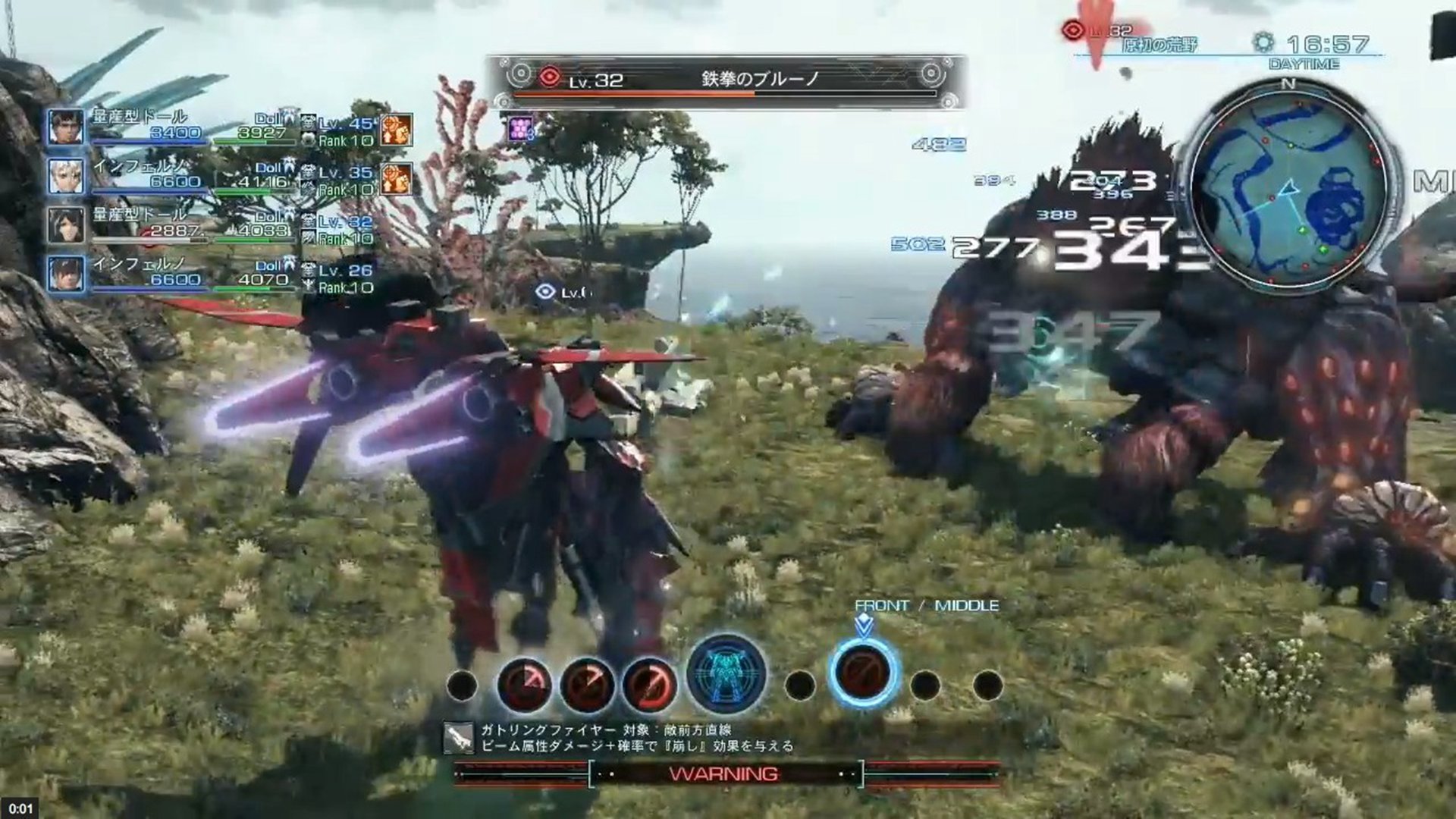Activate the art highlighted by the blue ring
The height and width of the screenshot is (819, 1456).
click(x=864, y=673)
